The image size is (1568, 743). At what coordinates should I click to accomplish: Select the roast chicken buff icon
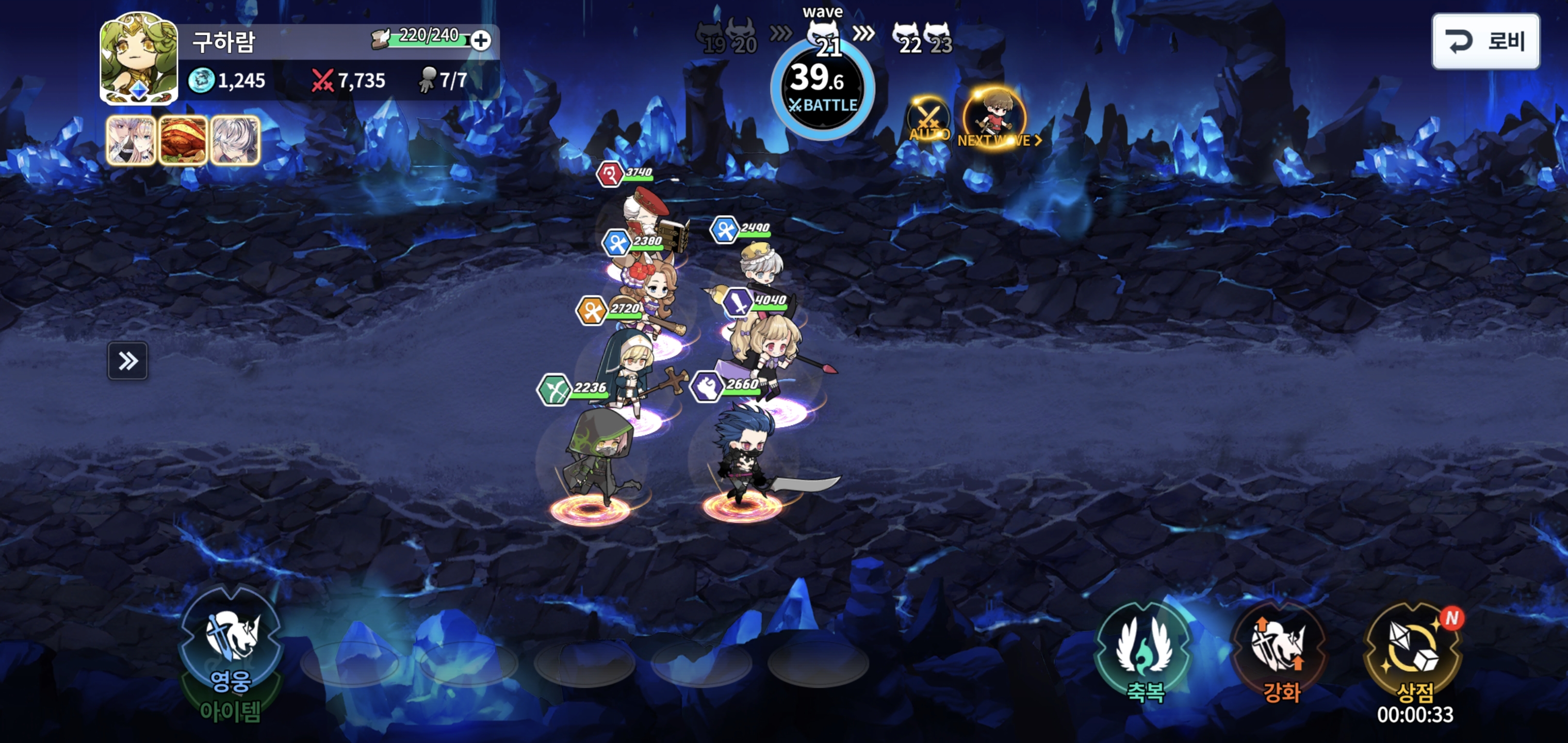click(x=183, y=141)
